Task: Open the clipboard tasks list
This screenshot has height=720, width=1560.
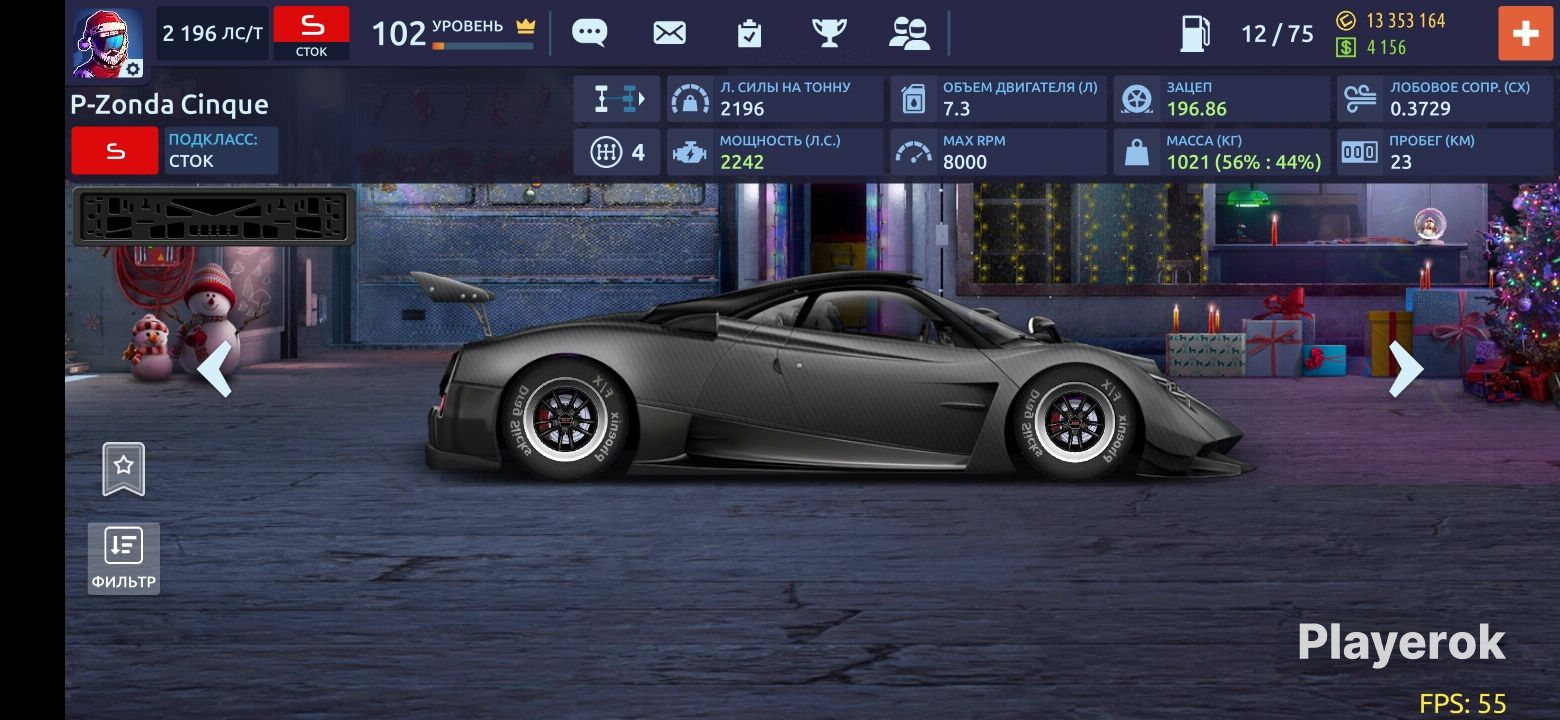Action: click(749, 33)
